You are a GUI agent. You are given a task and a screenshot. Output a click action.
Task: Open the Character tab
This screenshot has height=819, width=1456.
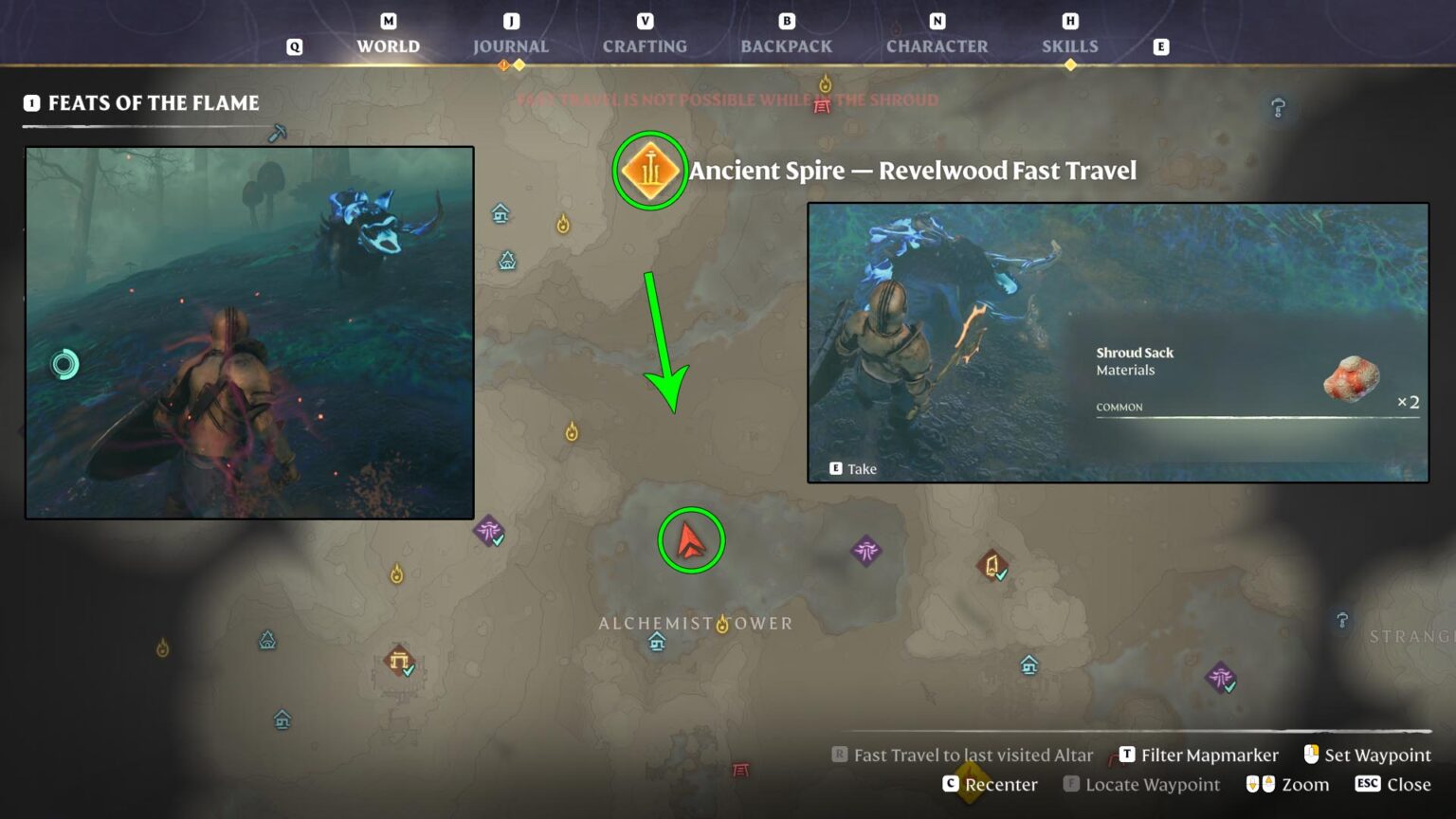(x=937, y=45)
